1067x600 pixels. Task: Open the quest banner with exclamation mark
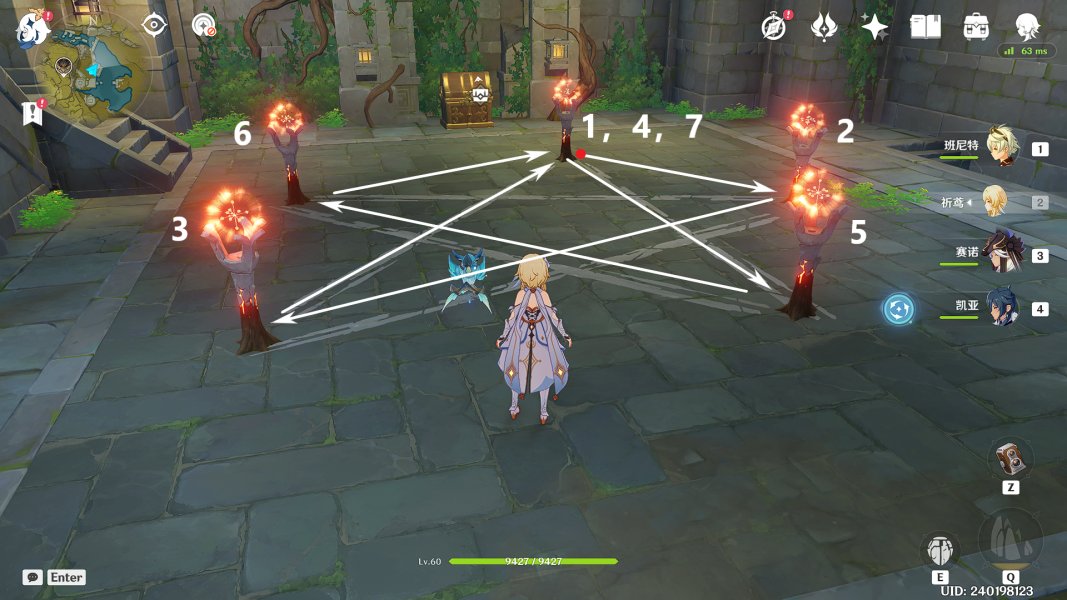(x=33, y=112)
